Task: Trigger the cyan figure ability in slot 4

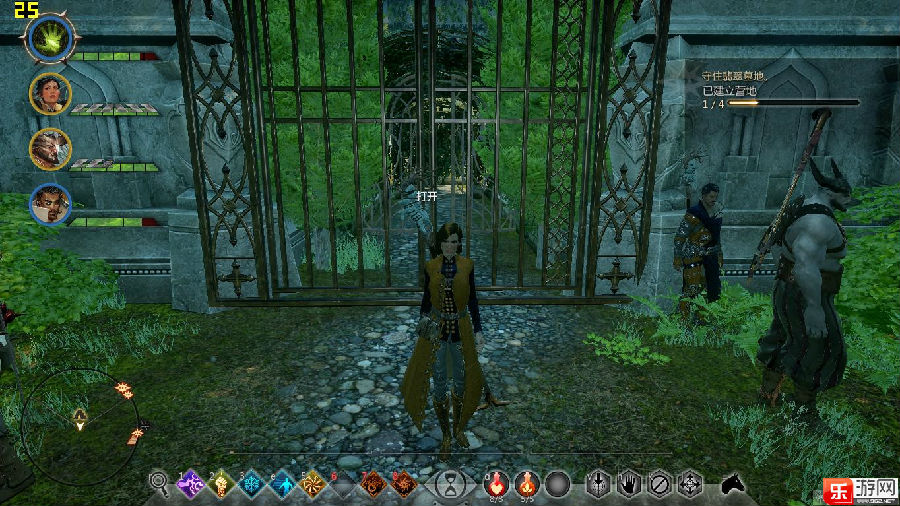Action: click(x=283, y=485)
